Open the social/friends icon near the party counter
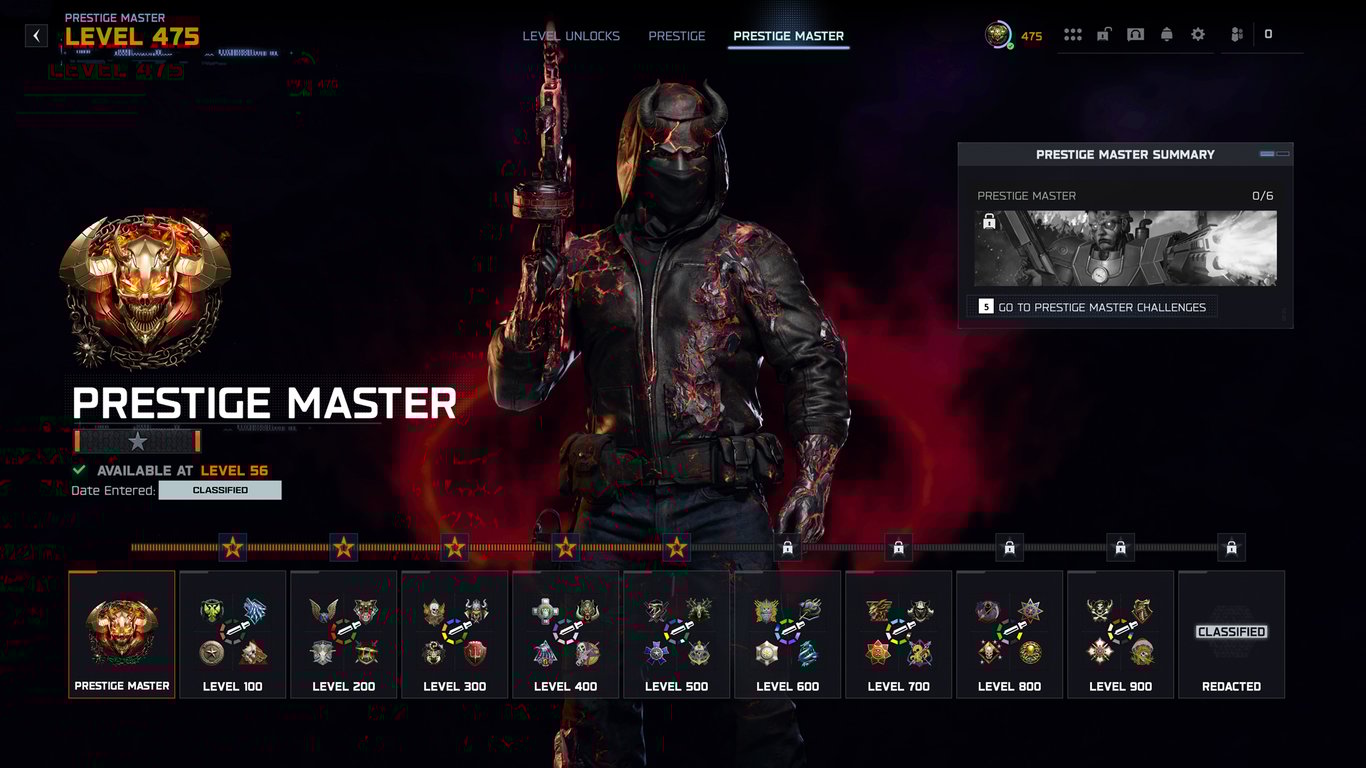 click(x=1236, y=34)
